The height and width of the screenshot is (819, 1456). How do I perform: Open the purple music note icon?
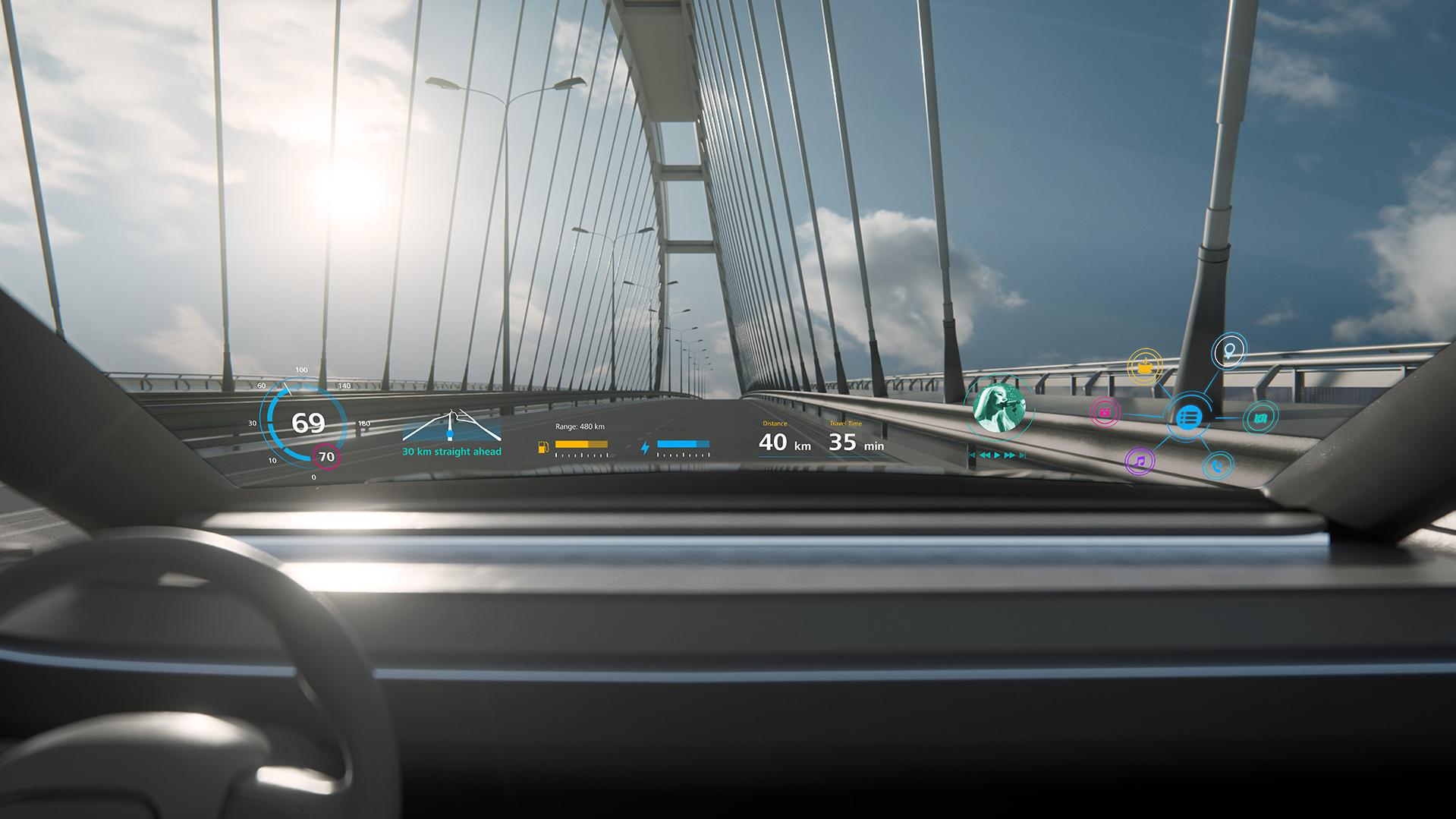tap(1139, 461)
